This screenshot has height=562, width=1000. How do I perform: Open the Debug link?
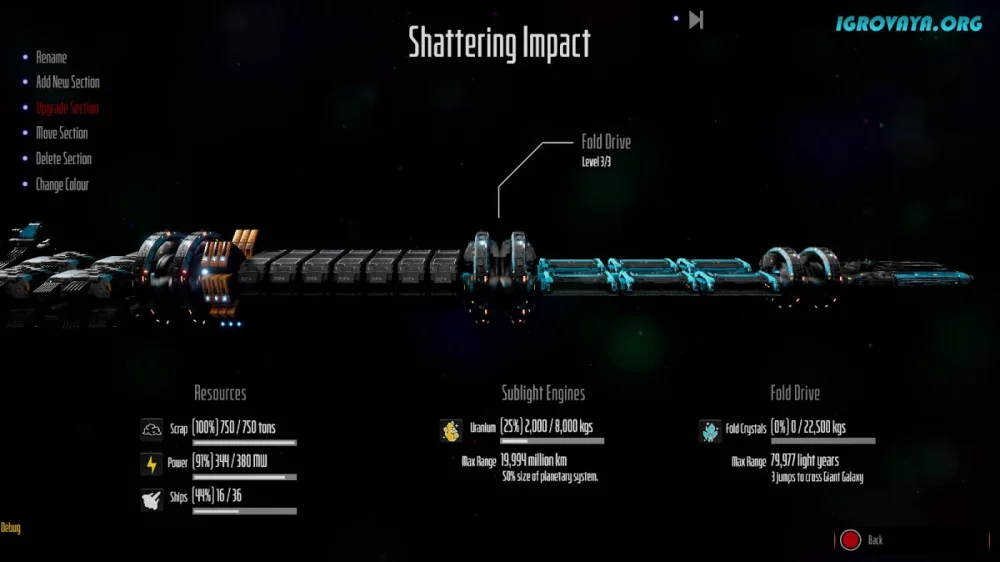pos(10,528)
